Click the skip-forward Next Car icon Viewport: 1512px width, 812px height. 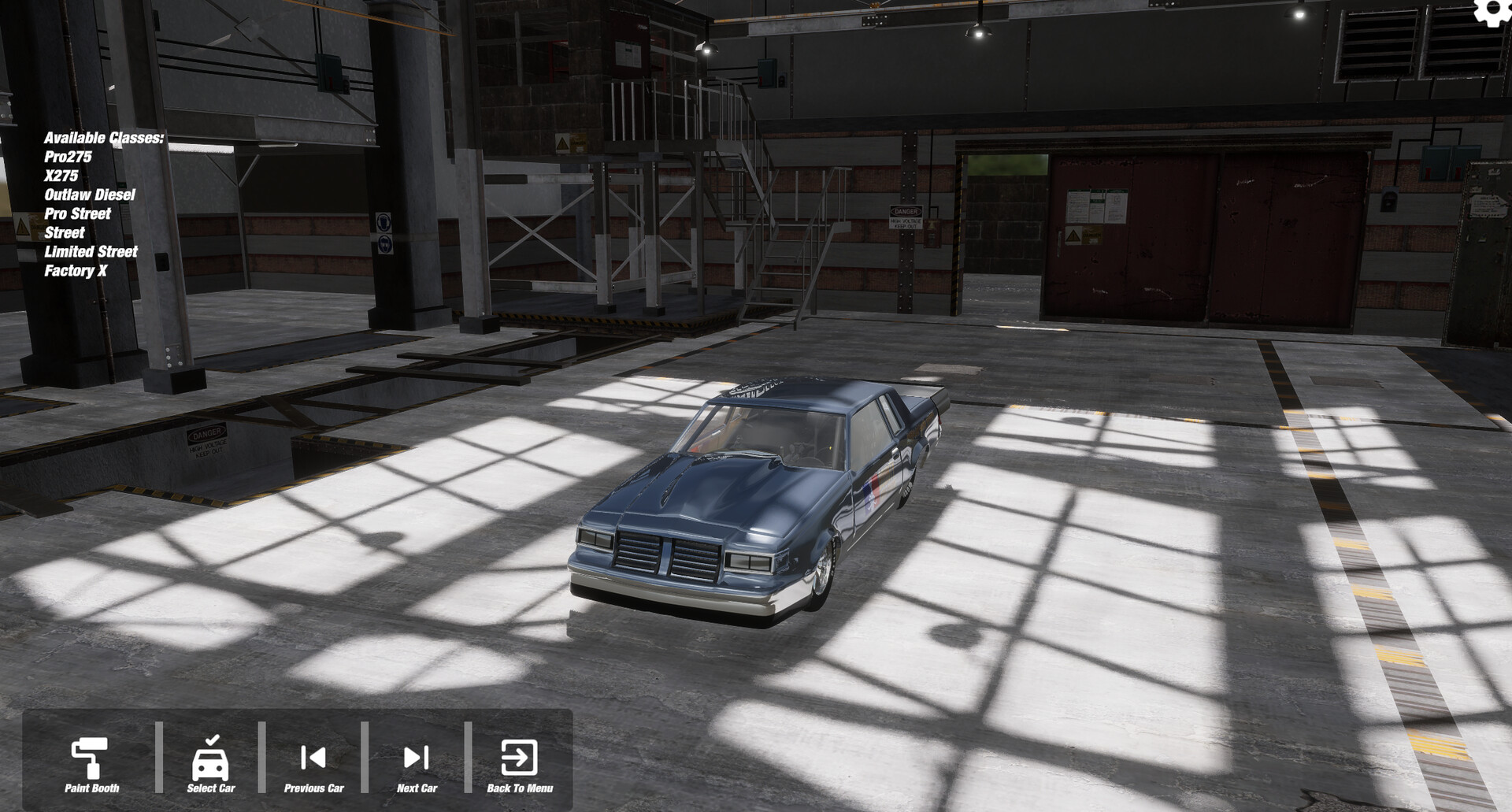coord(417,756)
